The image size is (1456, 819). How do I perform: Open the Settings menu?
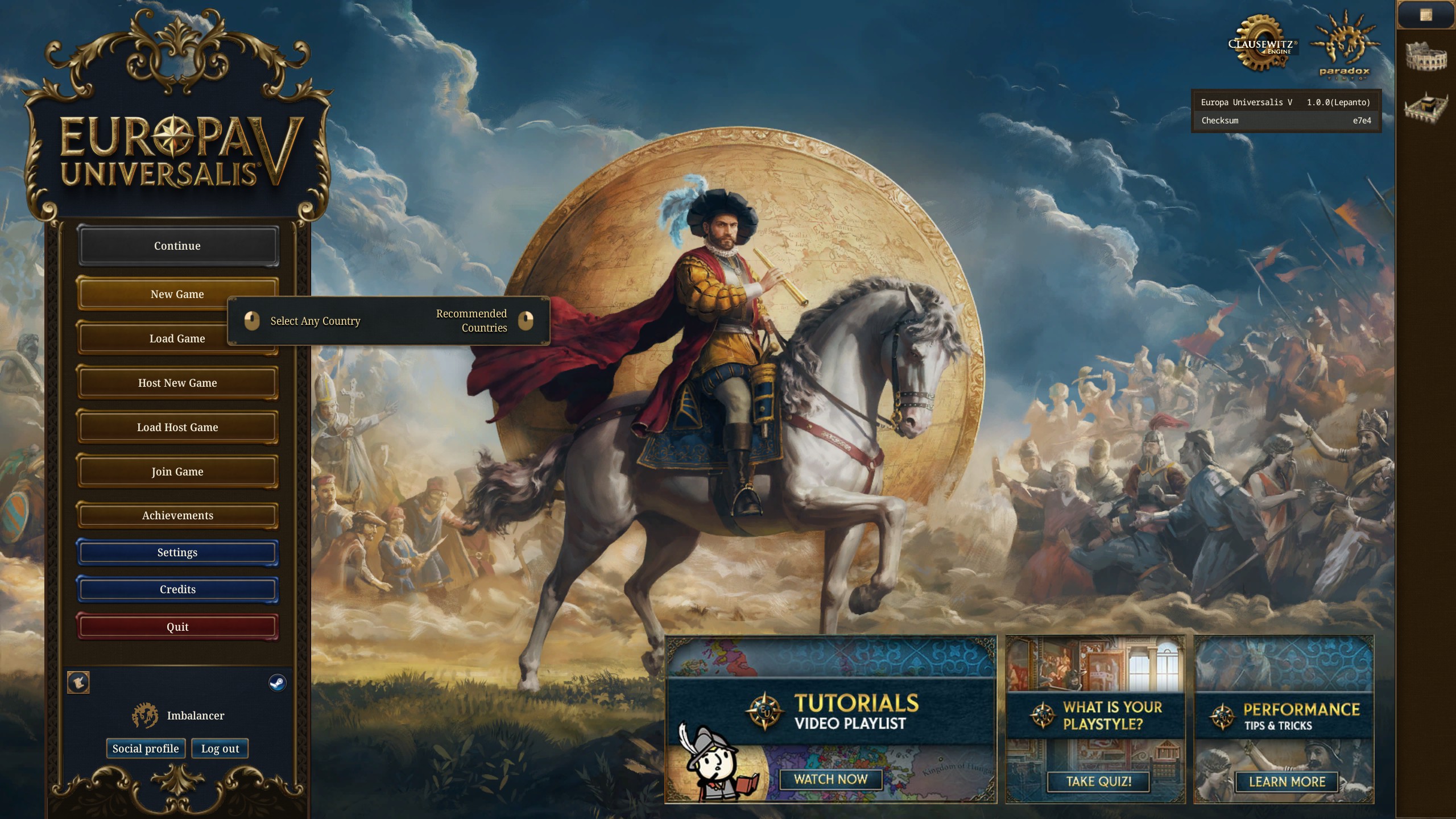(177, 552)
